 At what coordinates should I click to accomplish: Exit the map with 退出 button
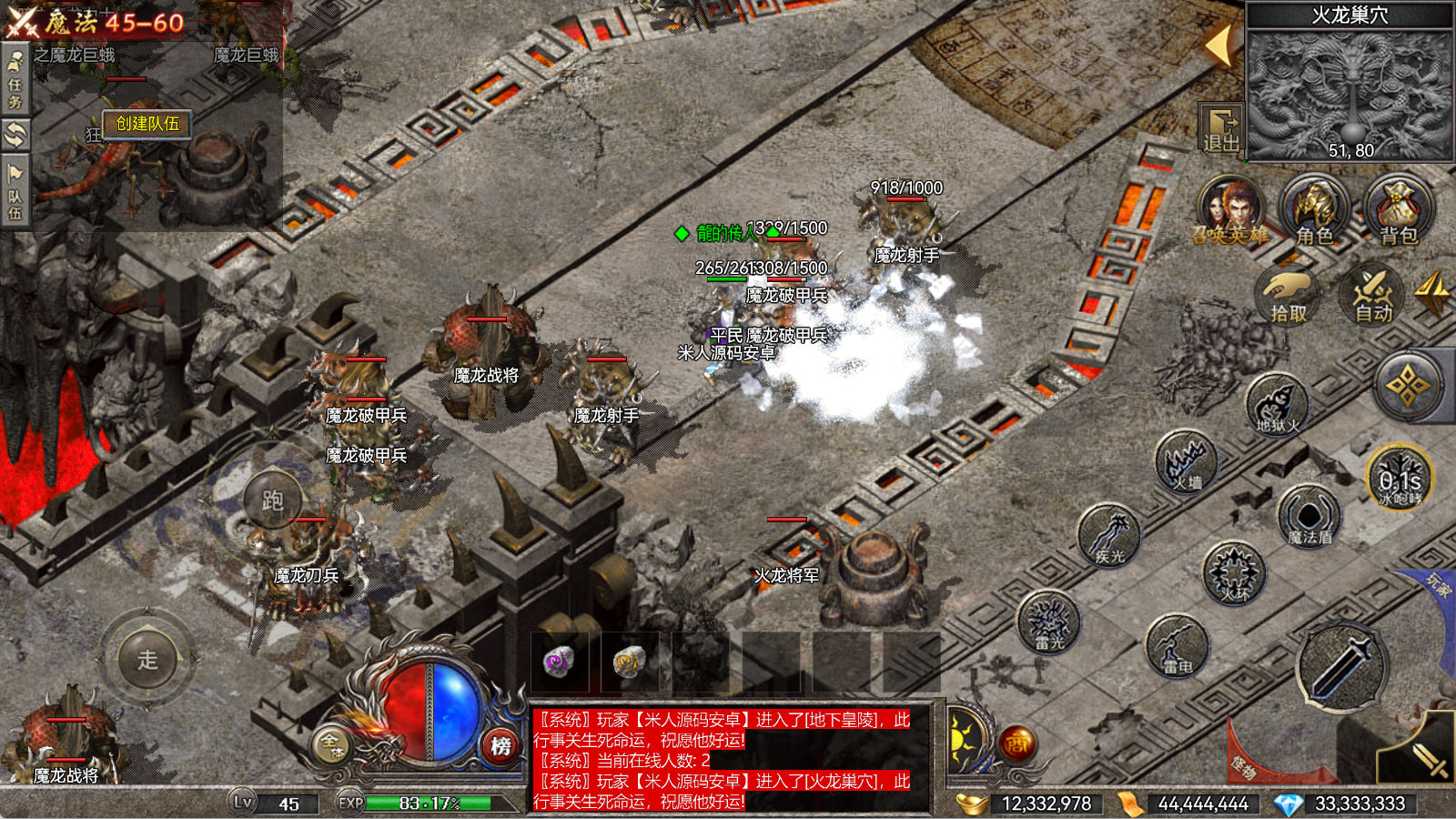click(1221, 129)
